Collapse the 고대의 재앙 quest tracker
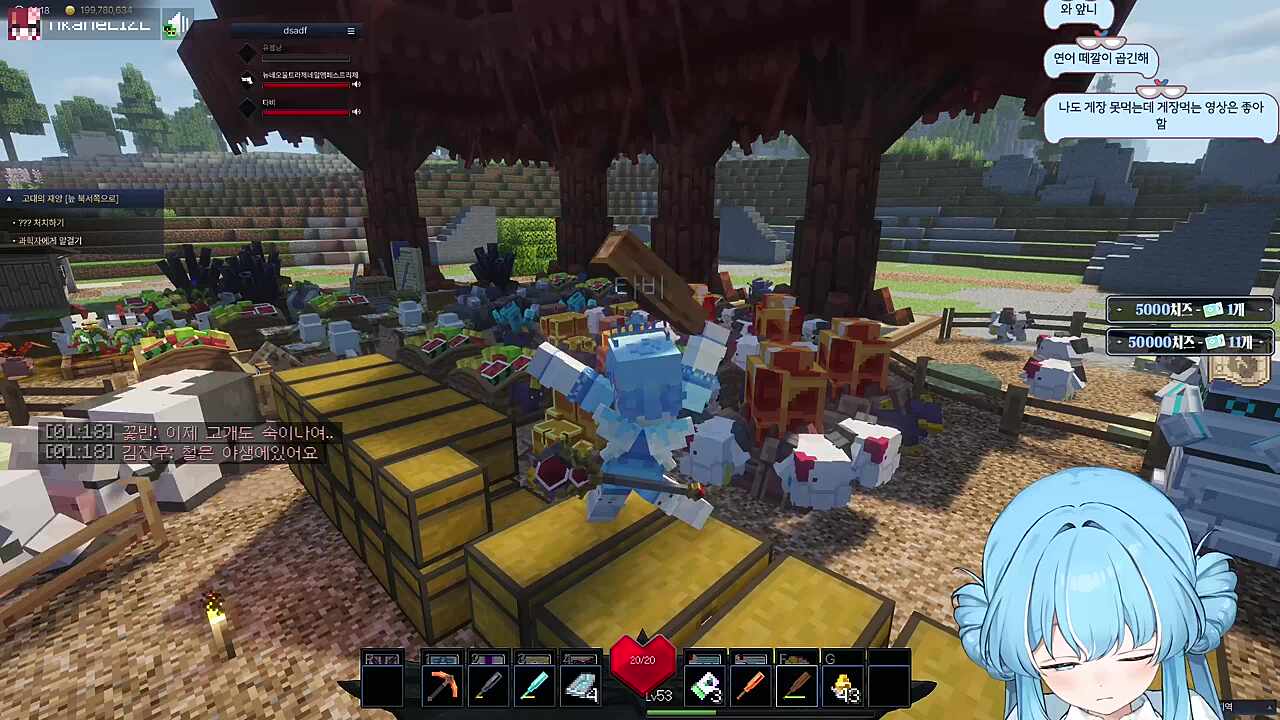The height and width of the screenshot is (720, 1280). tap(9, 199)
